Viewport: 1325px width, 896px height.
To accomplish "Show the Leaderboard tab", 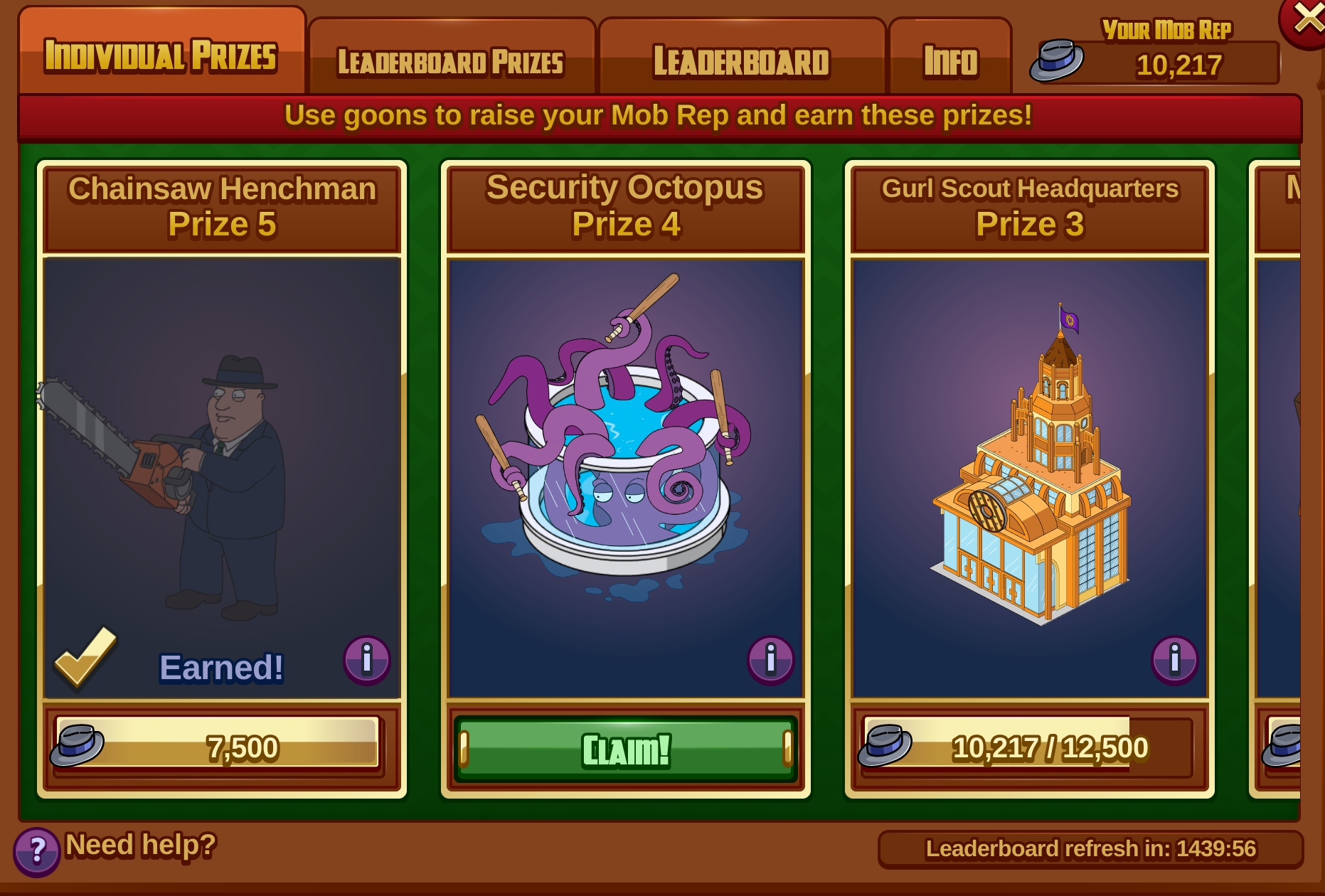I will (x=741, y=61).
